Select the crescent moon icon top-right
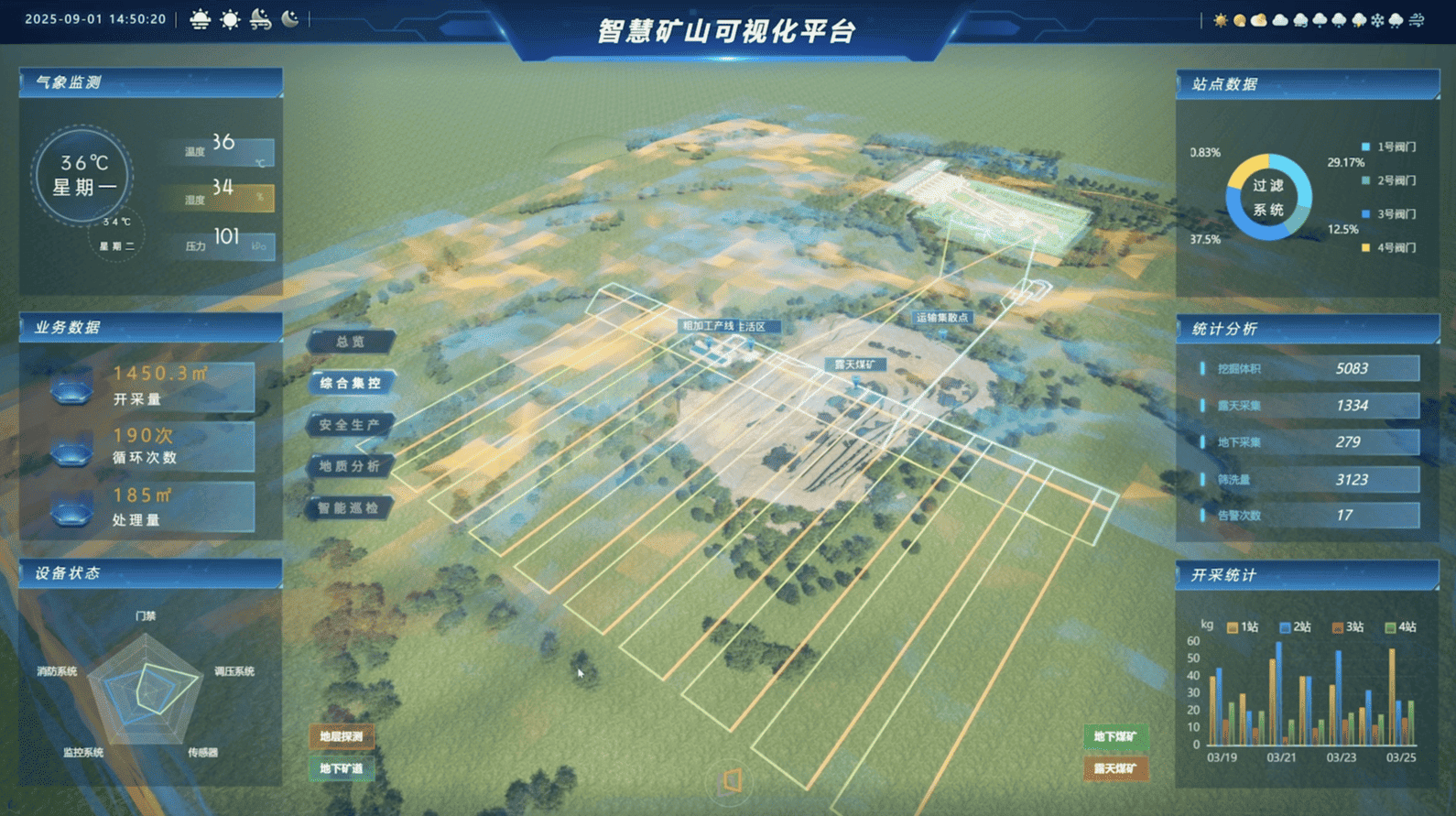The image size is (1456, 816). click(1240, 19)
